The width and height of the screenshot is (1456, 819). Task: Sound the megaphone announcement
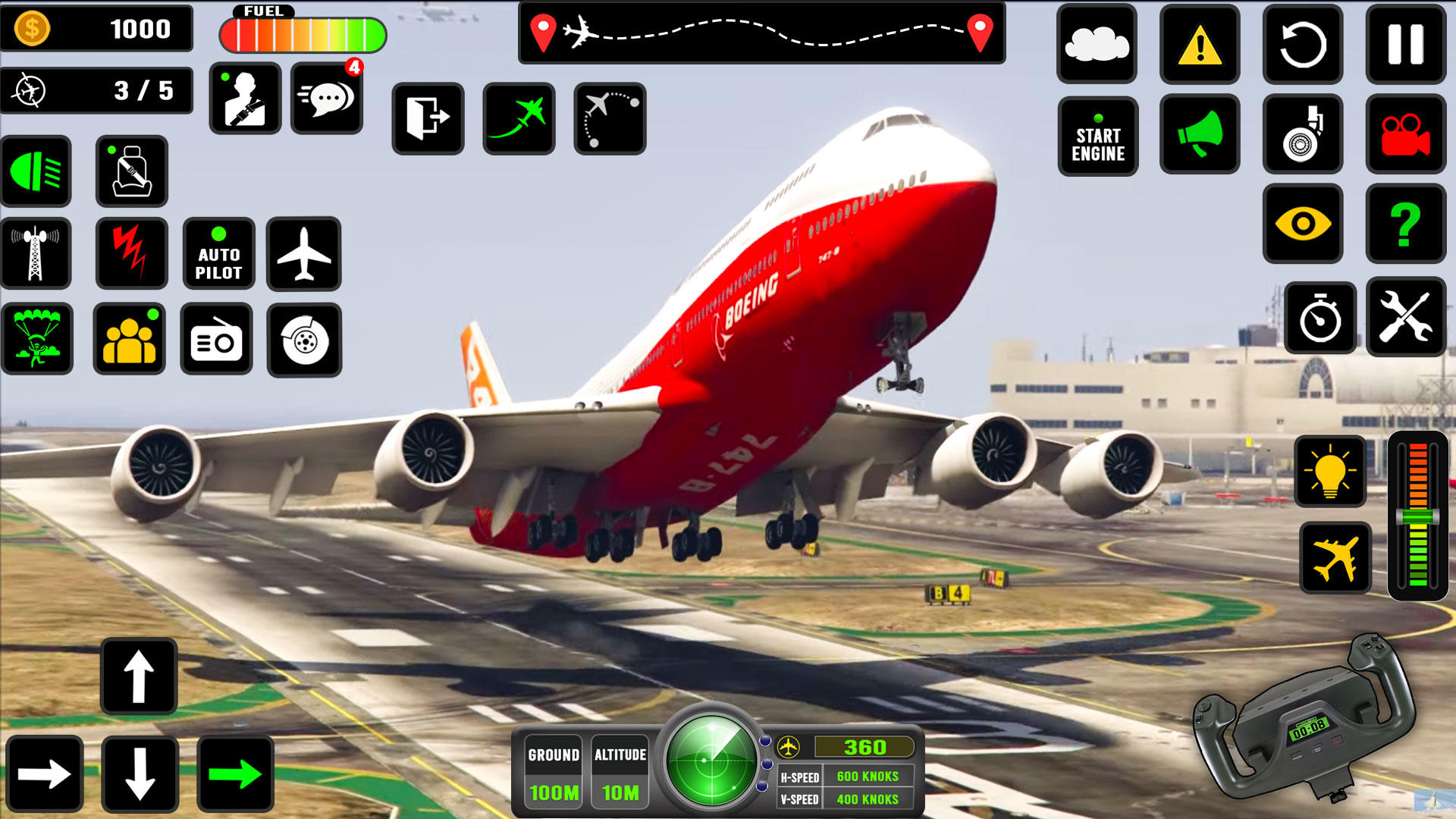pos(1200,136)
